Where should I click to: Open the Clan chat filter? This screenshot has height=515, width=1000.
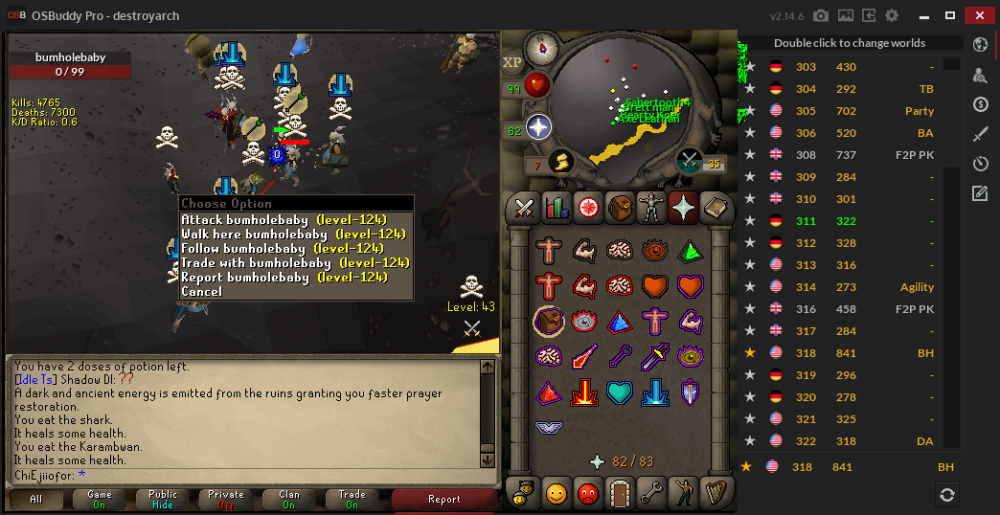(x=289, y=499)
